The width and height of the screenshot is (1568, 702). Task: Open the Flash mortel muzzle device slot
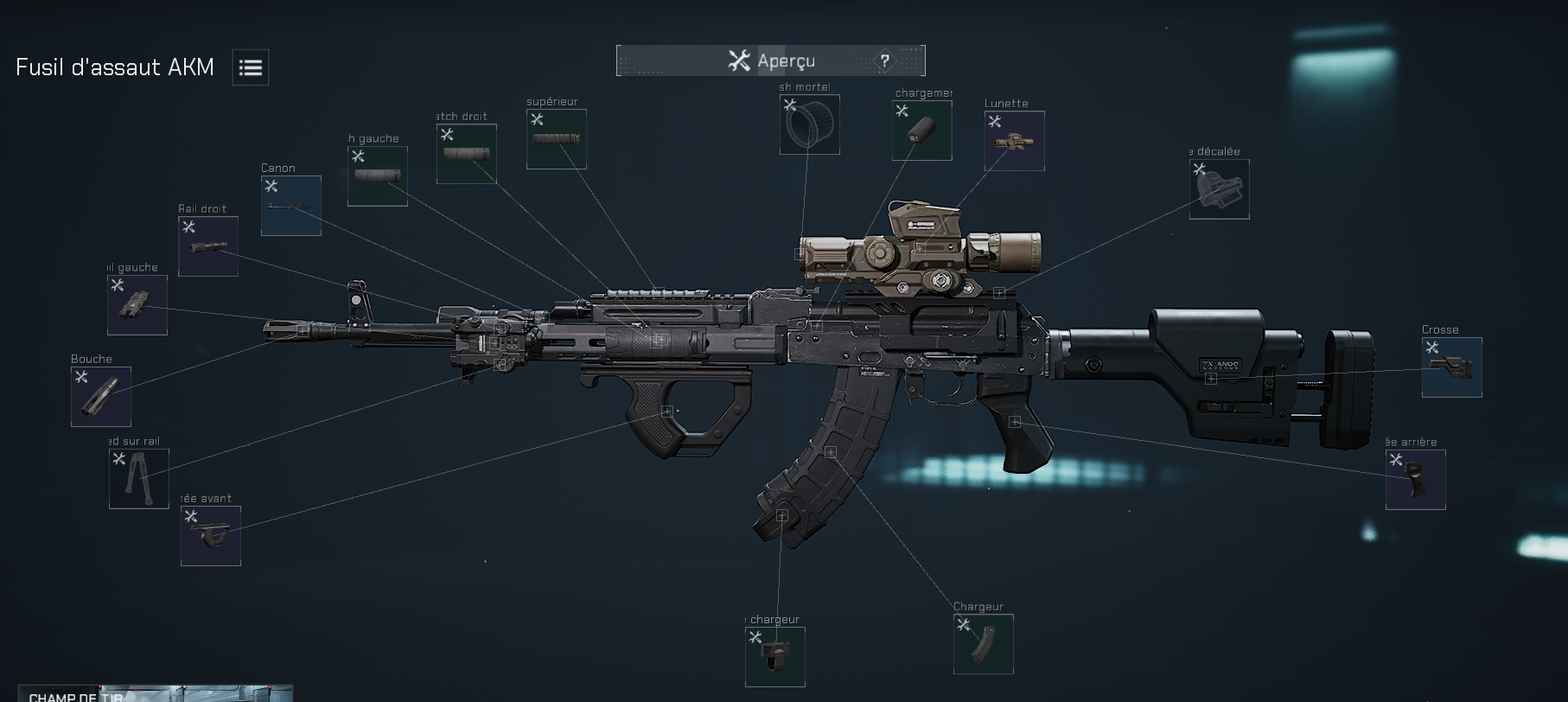[809, 124]
